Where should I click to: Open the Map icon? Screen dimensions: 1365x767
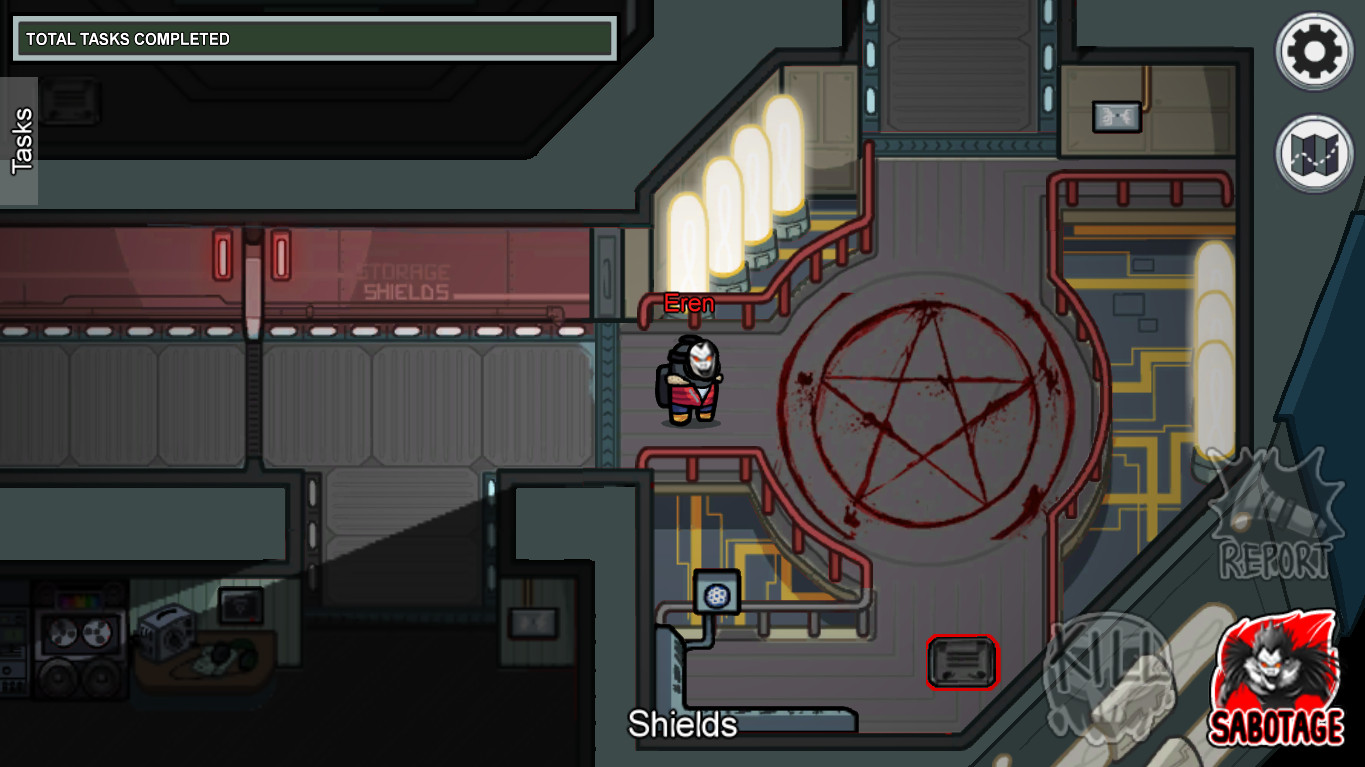tap(1313, 150)
